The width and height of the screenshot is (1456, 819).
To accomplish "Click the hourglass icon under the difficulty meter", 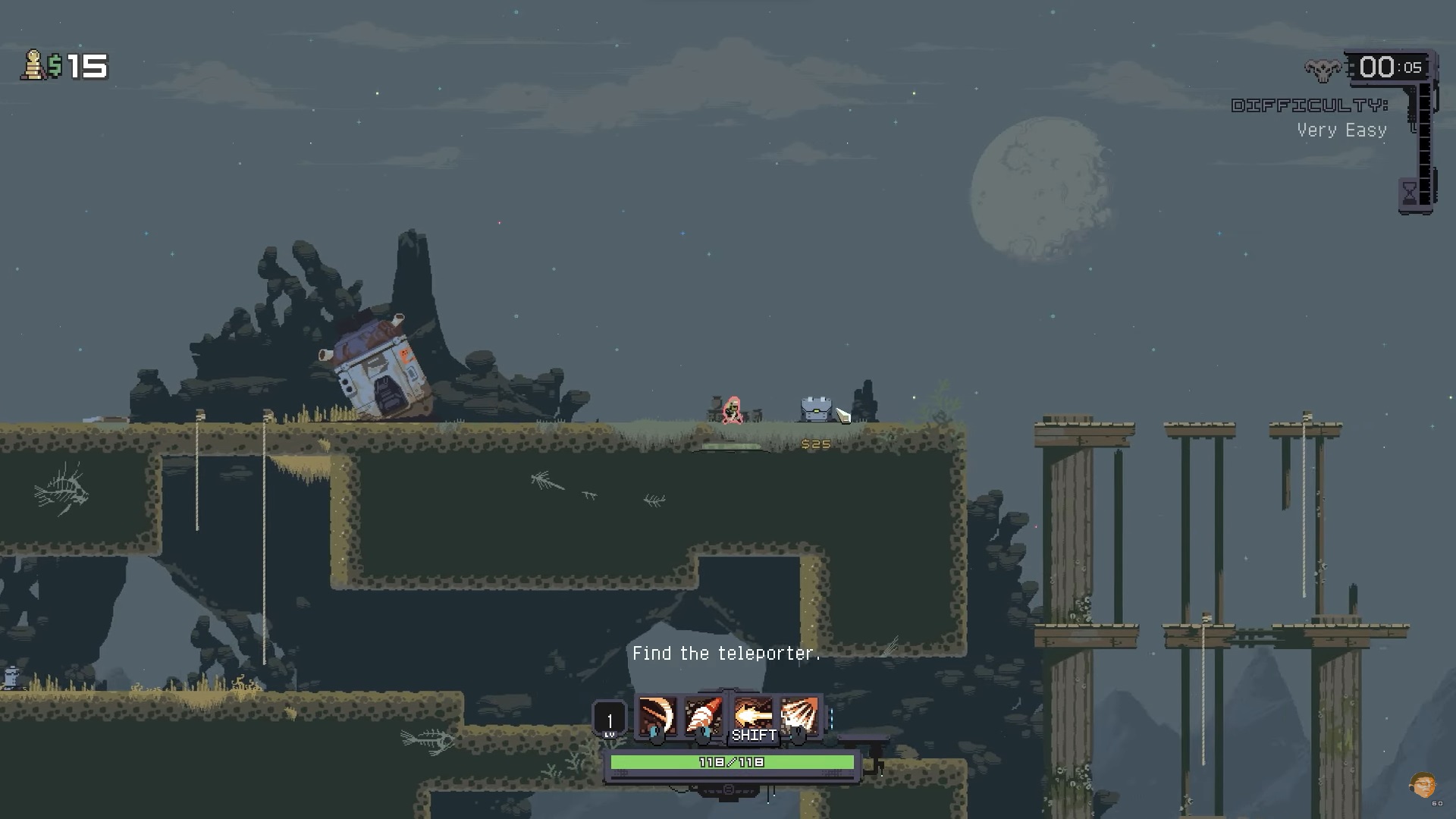I will pos(1409,191).
